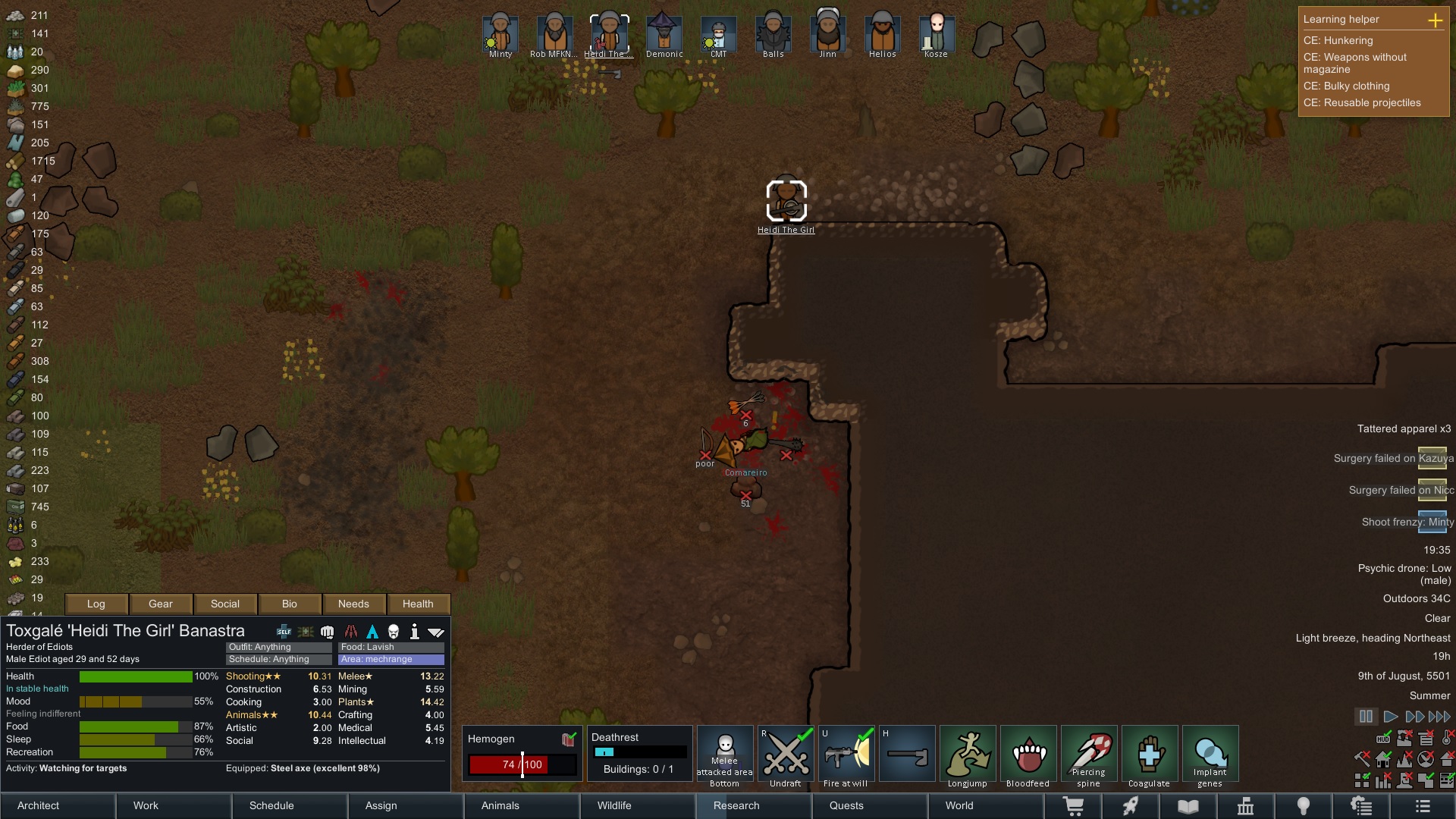Screen dimensions: 1456x819
Task: Select colonist Minty's portrait
Action: pyautogui.click(x=500, y=33)
